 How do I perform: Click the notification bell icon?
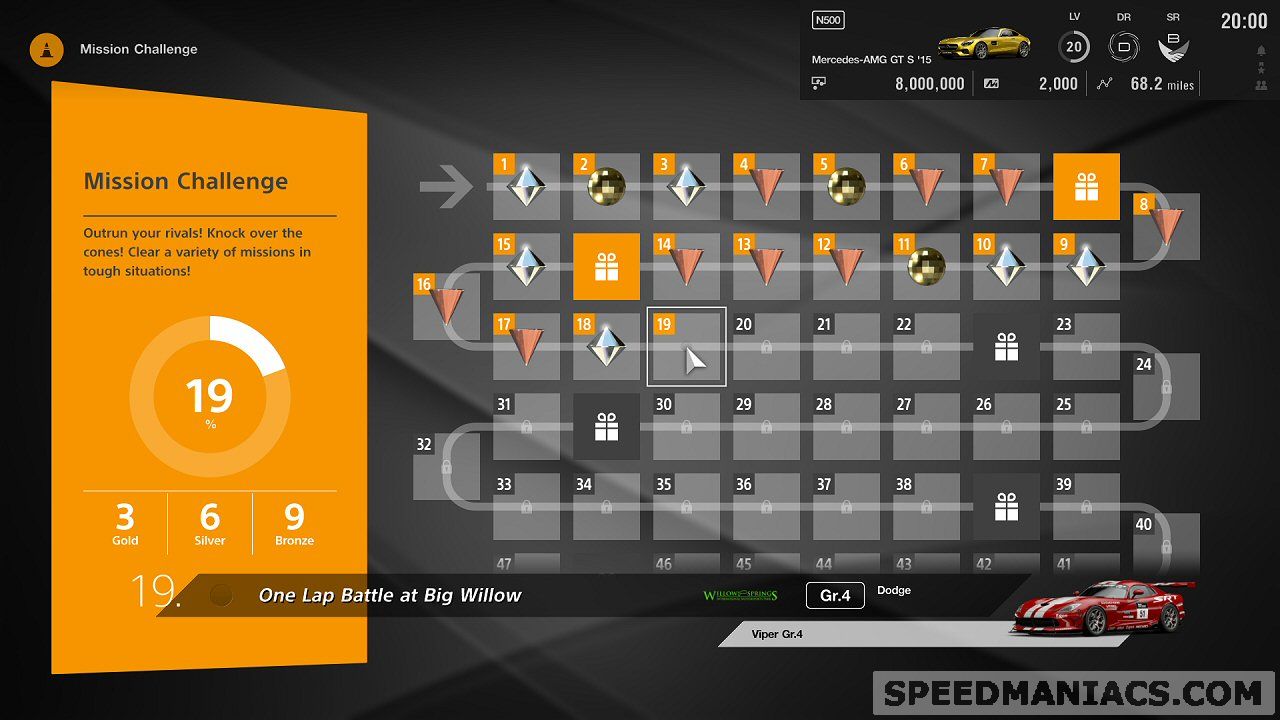tap(1258, 50)
